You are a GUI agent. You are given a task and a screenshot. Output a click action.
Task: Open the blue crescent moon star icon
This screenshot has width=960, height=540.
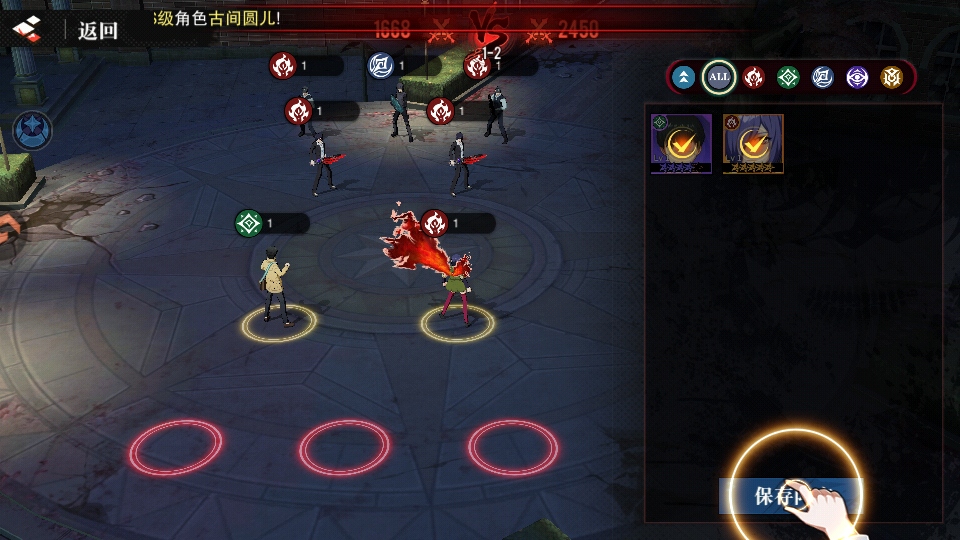(32, 131)
